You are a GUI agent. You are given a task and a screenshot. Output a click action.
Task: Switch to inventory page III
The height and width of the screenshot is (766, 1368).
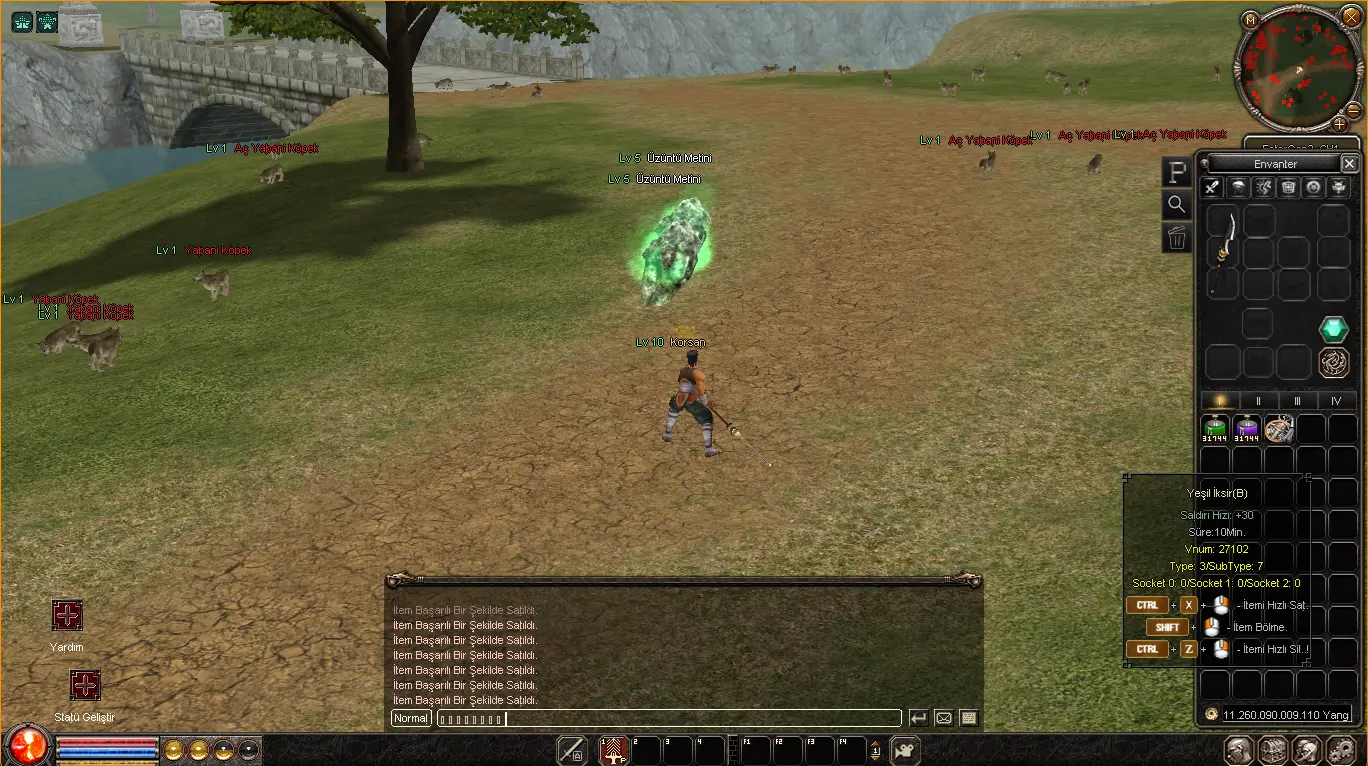(1297, 400)
